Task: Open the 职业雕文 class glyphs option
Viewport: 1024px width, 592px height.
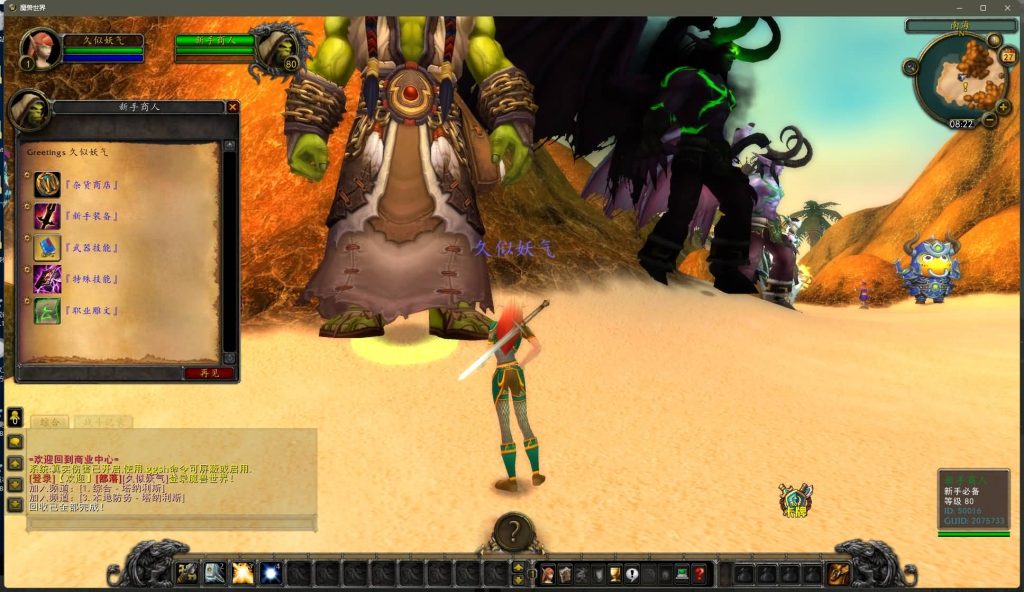Action: [x=90, y=311]
